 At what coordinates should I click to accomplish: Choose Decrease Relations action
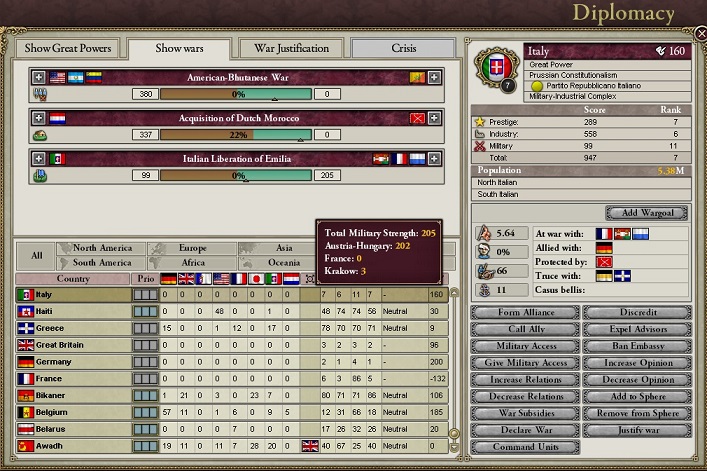pos(525,397)
